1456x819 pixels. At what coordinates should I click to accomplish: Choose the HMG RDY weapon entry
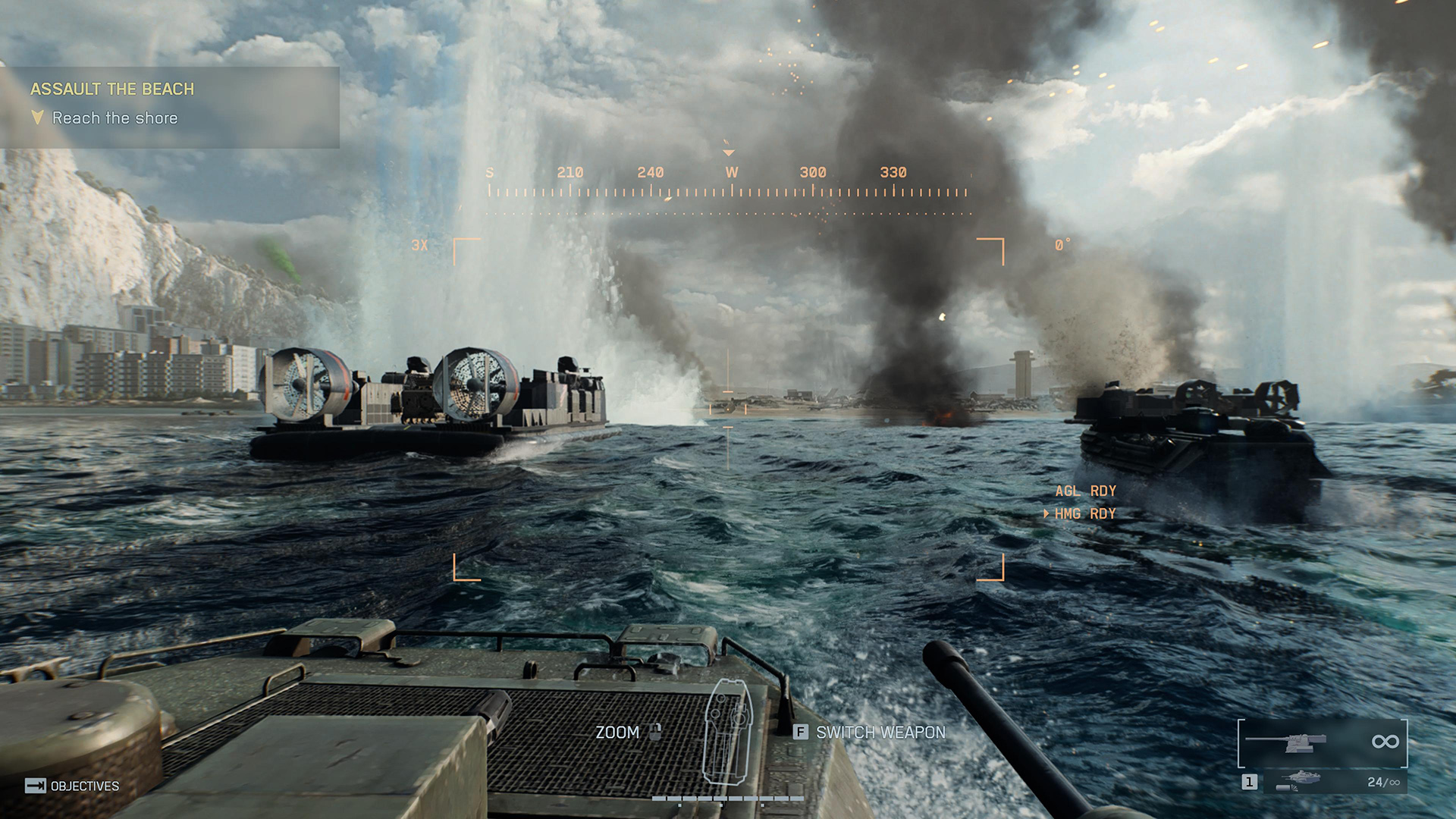(1085, 514)
